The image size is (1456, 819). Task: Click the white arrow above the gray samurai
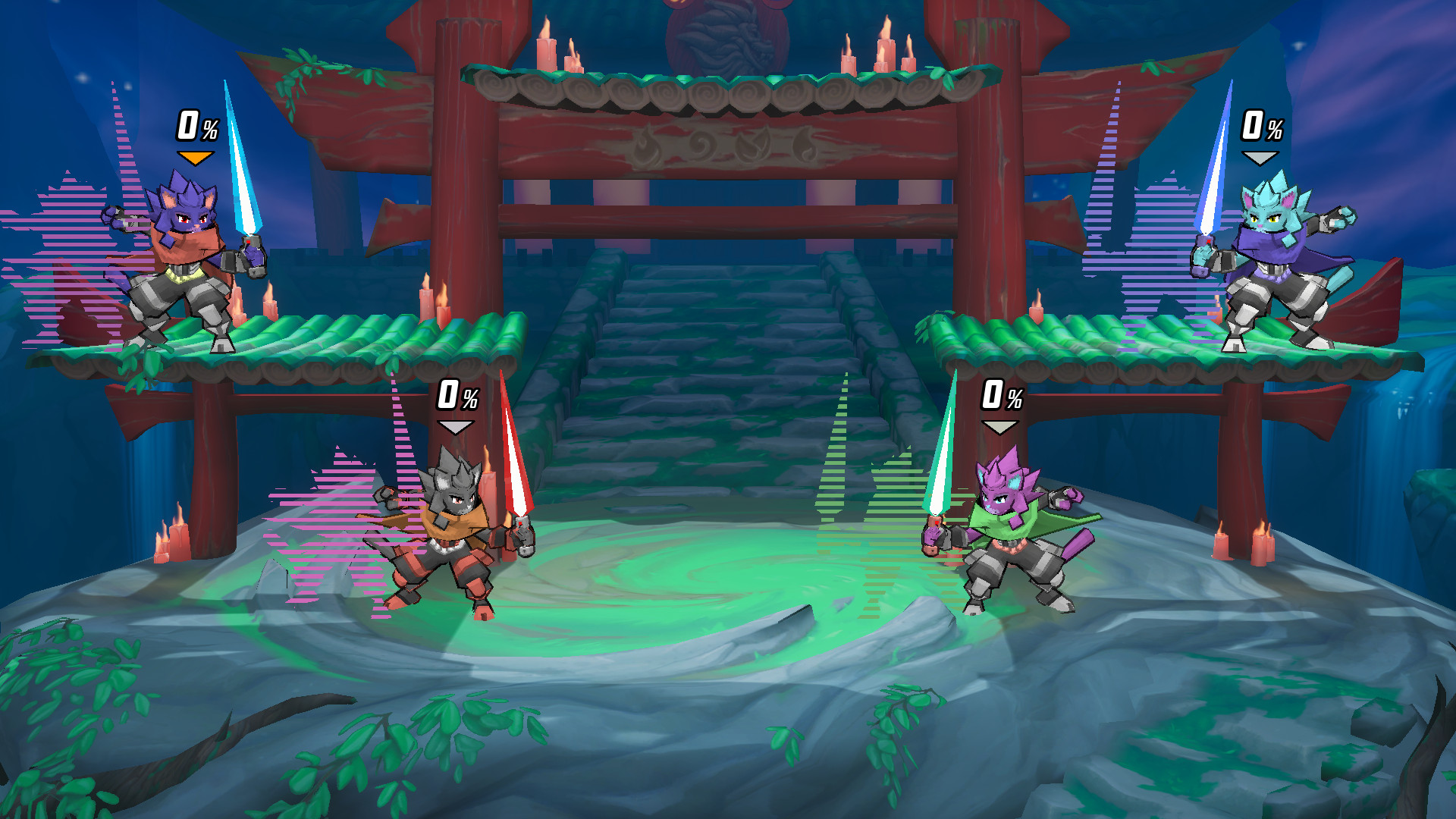(454, 428)
